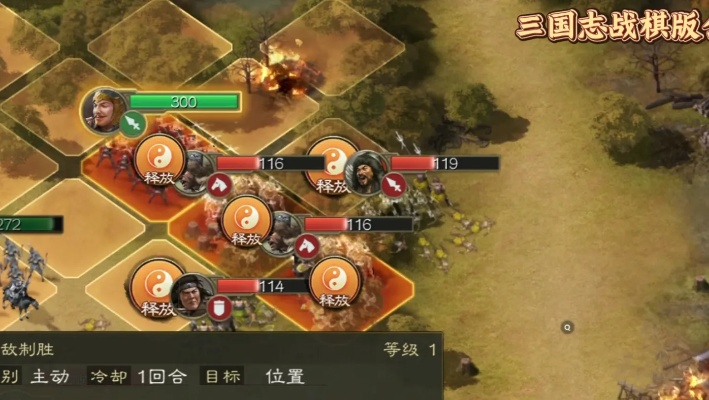
Task: Select the allied general with 300 HP
Action: click(106, 109)
